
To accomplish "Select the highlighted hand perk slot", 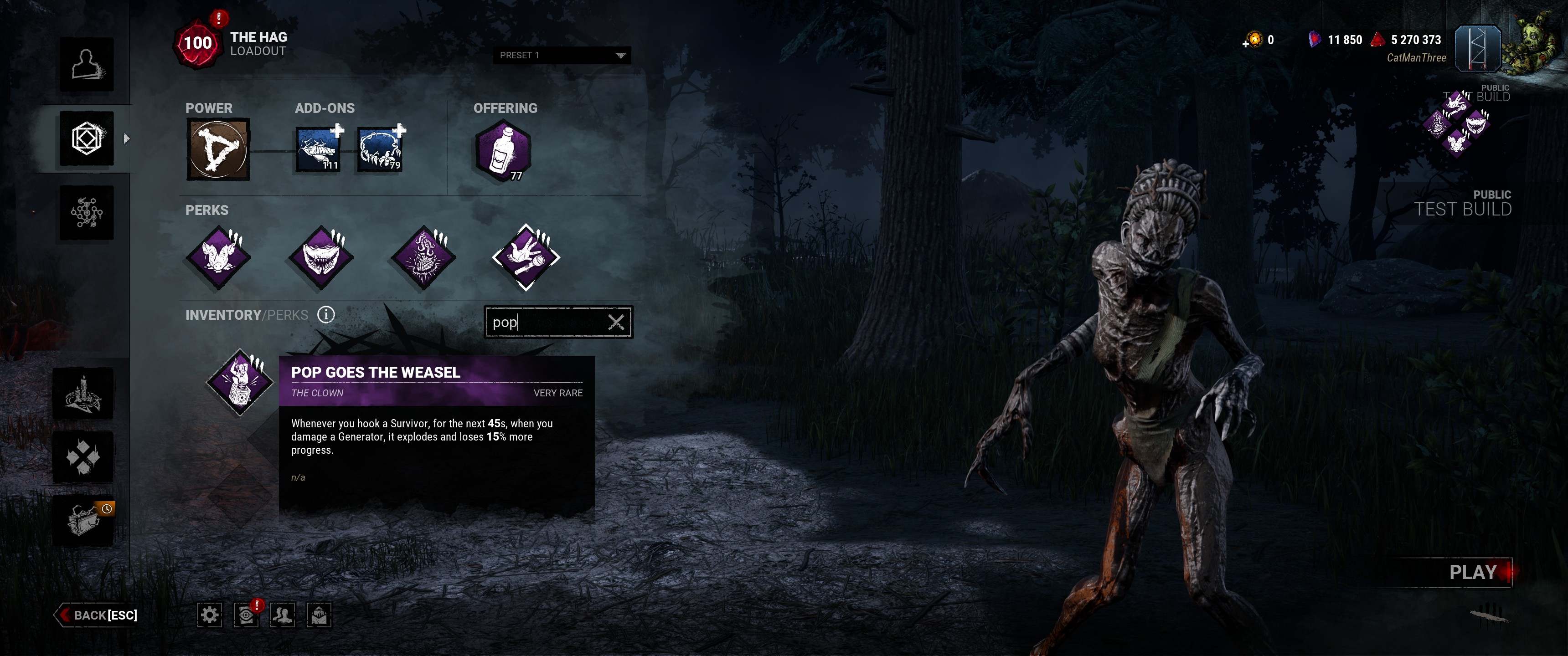I will [526, 257].
